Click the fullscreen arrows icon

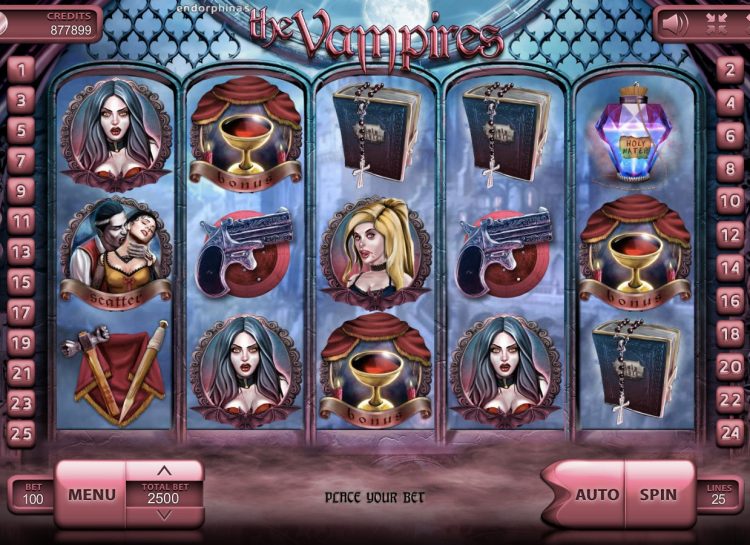715,20
